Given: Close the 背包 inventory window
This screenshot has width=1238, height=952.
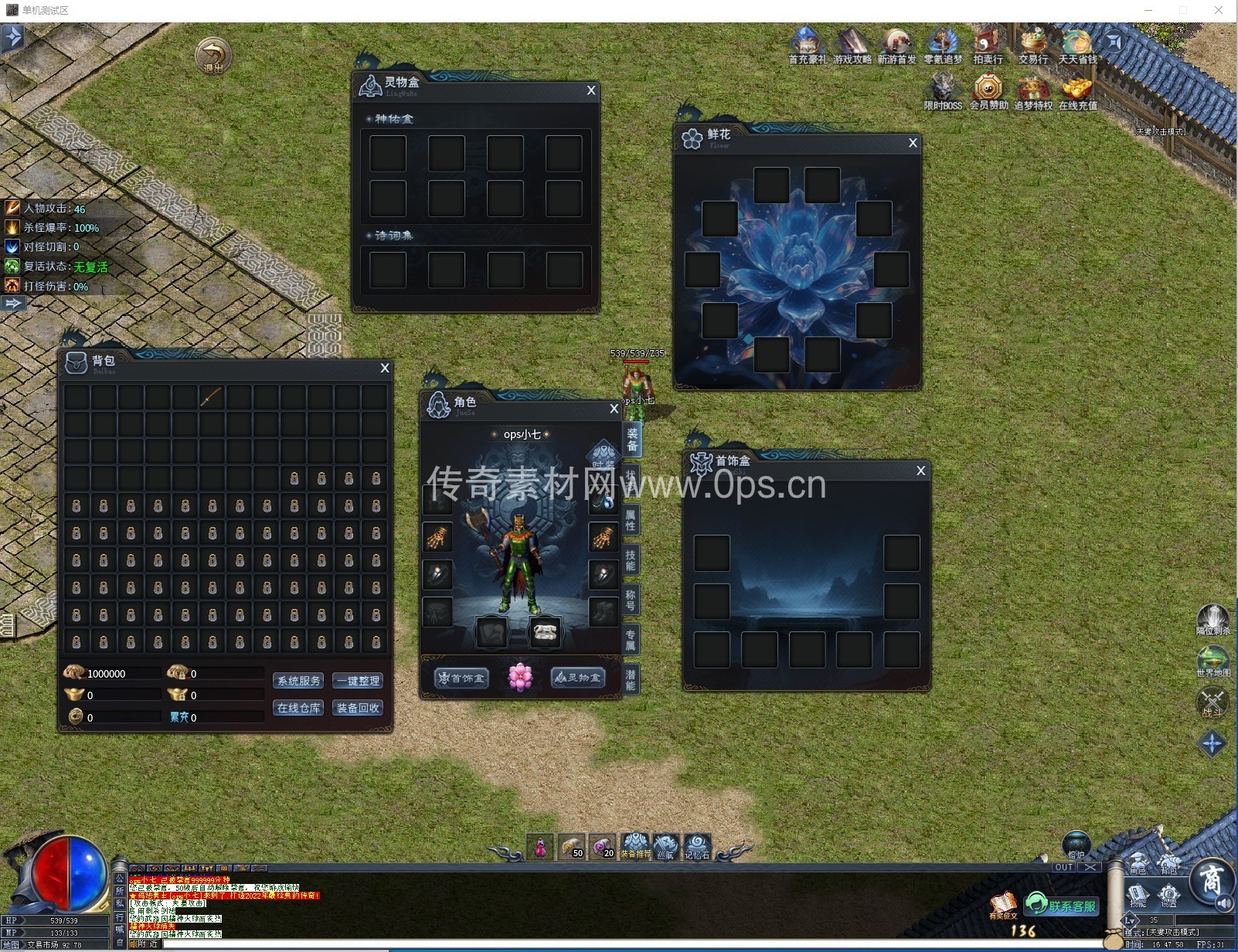Looking at the screenshot, I should [x=385, y=369].
